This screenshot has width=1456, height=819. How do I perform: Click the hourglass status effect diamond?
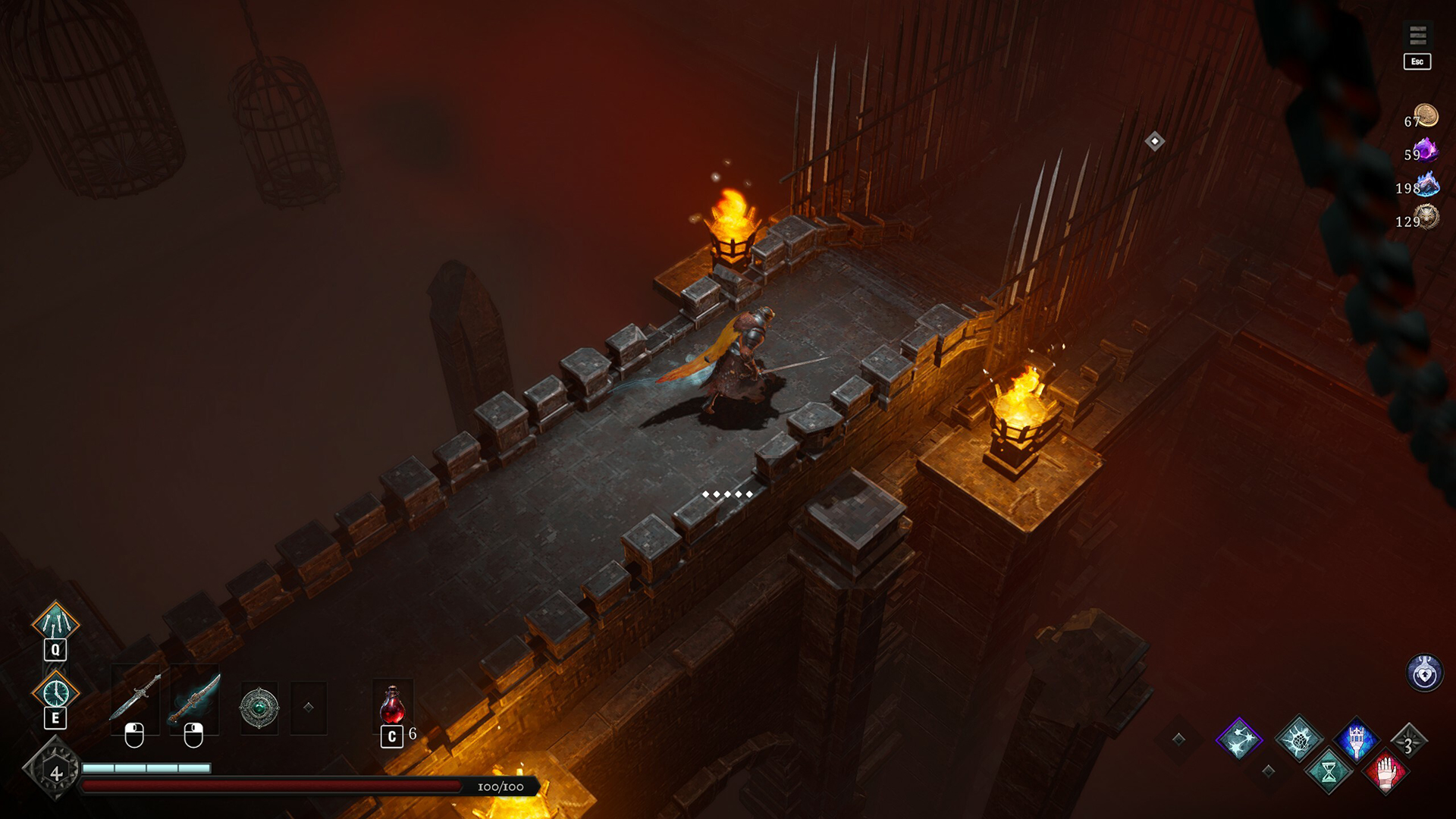tap(1328, 773)
